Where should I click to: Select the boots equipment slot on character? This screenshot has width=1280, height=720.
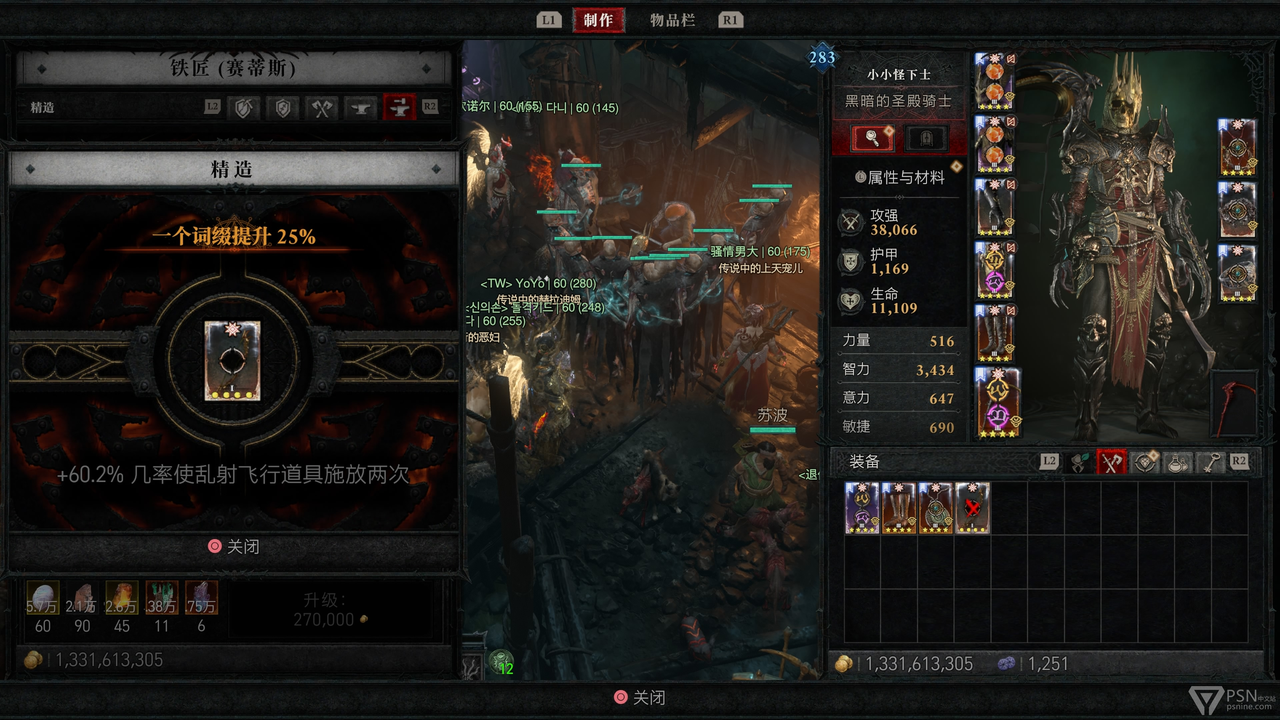(x=995, y=333)
